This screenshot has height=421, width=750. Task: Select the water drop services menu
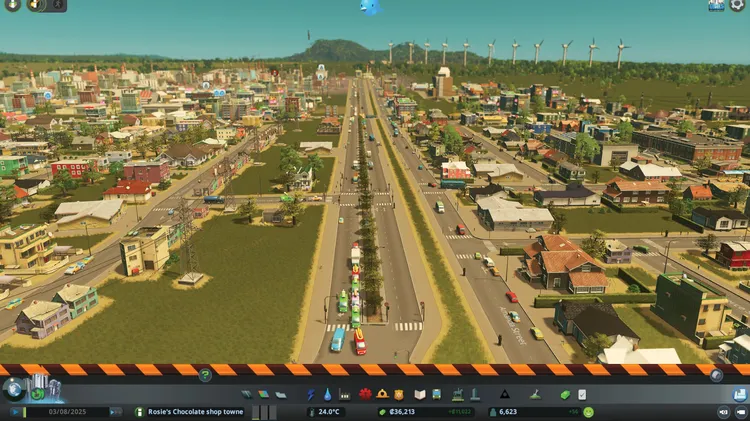pyautogui.click(x=326, y=394)
